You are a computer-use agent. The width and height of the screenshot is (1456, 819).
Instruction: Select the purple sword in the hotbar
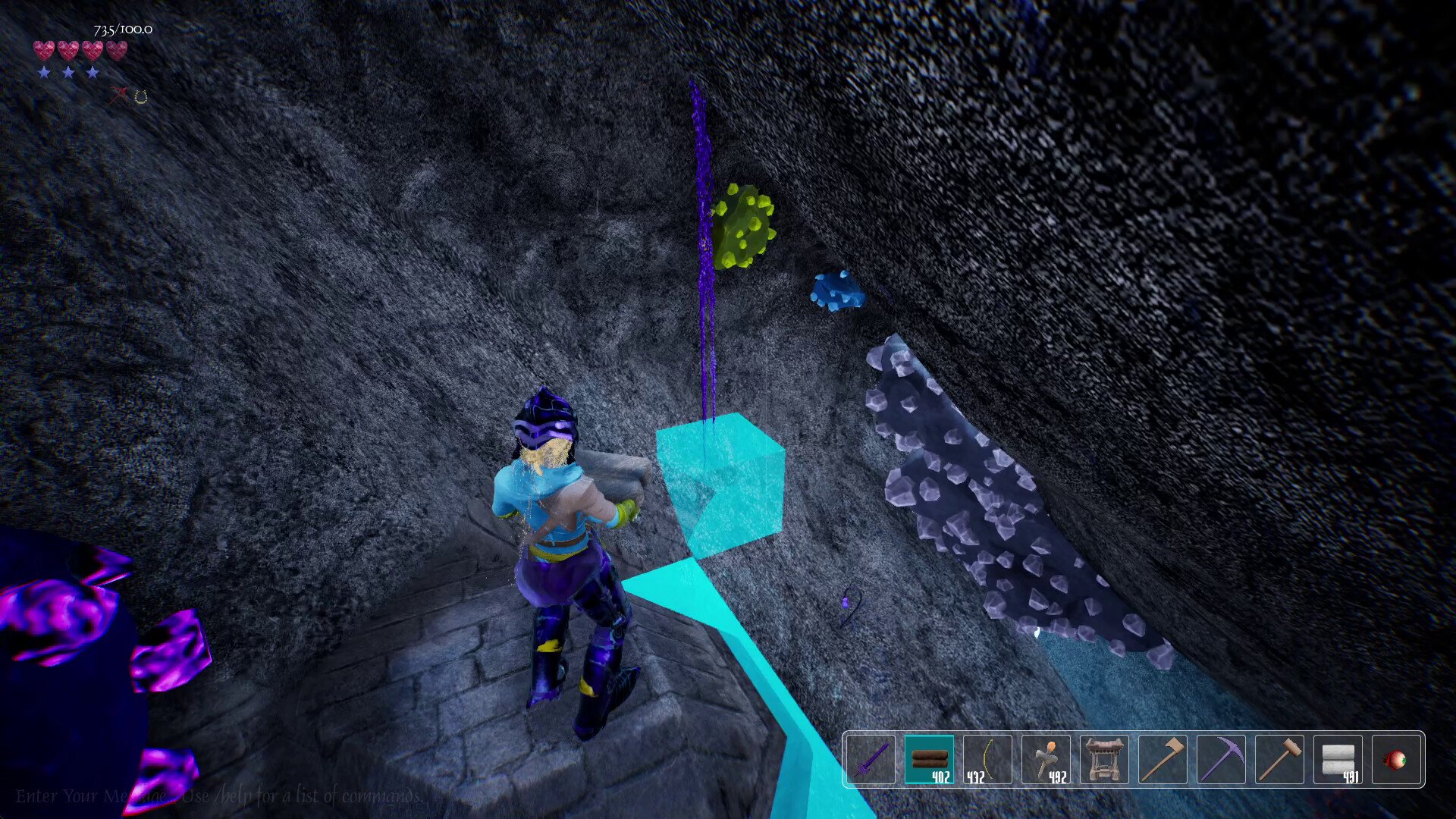[870, 761]
